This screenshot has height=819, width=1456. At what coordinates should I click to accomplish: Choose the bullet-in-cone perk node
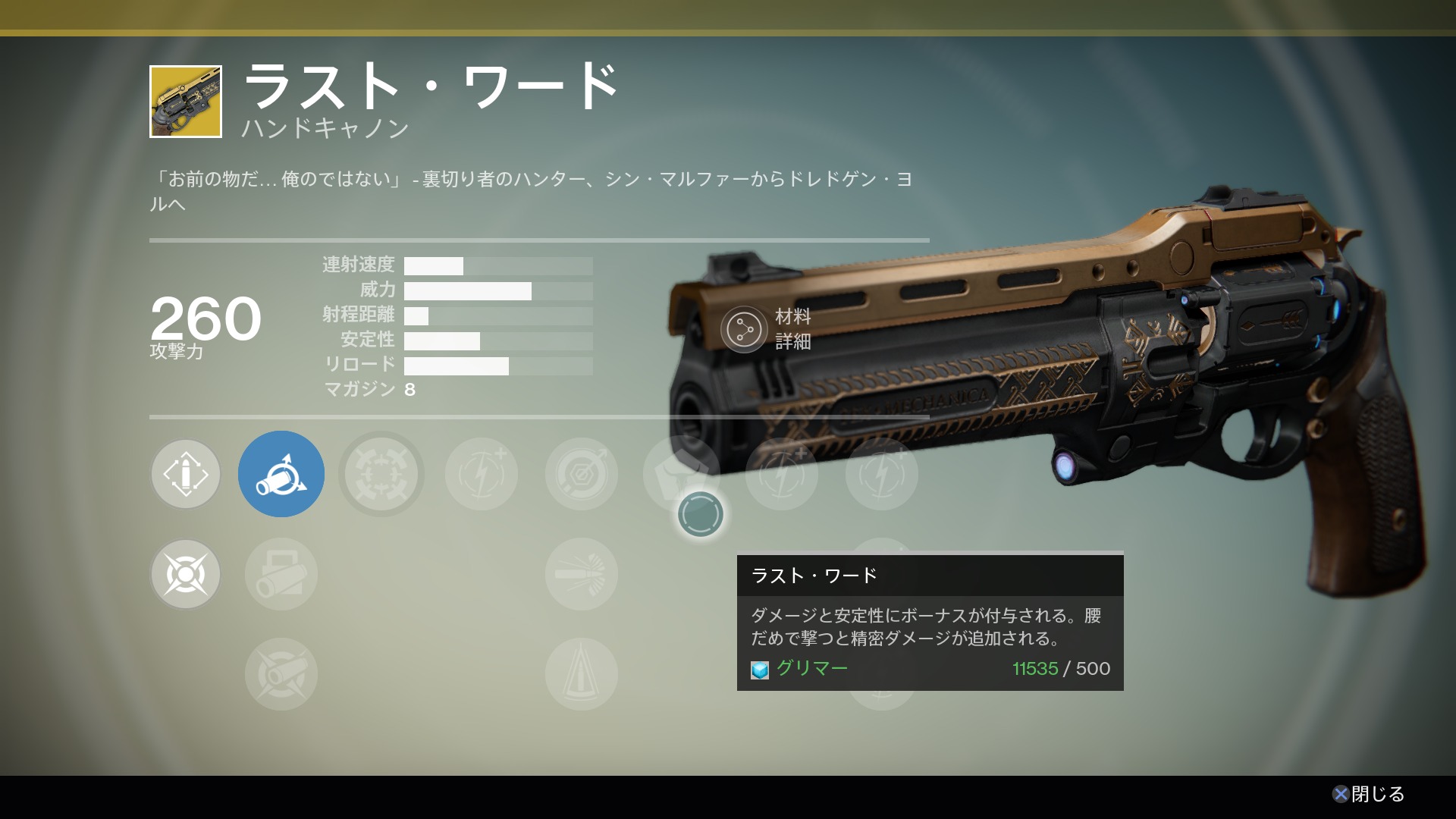point(582,675)
